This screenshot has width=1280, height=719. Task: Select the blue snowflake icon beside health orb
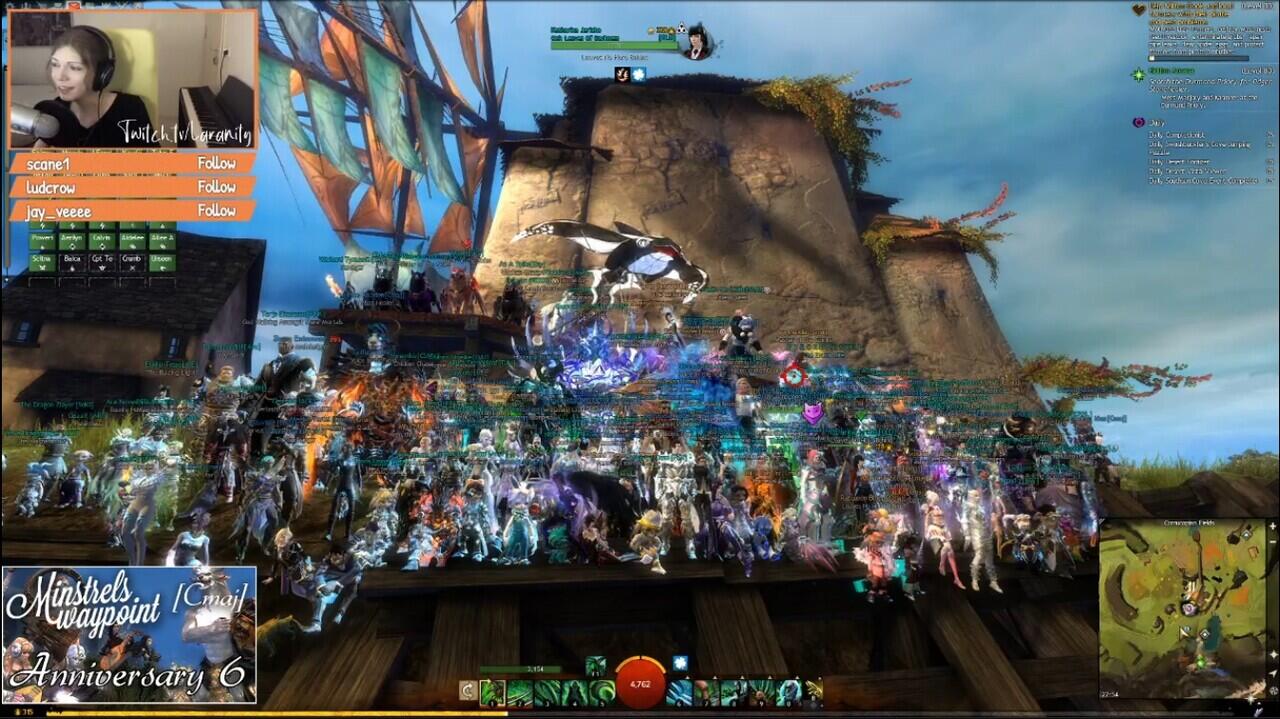pos(680,663)
